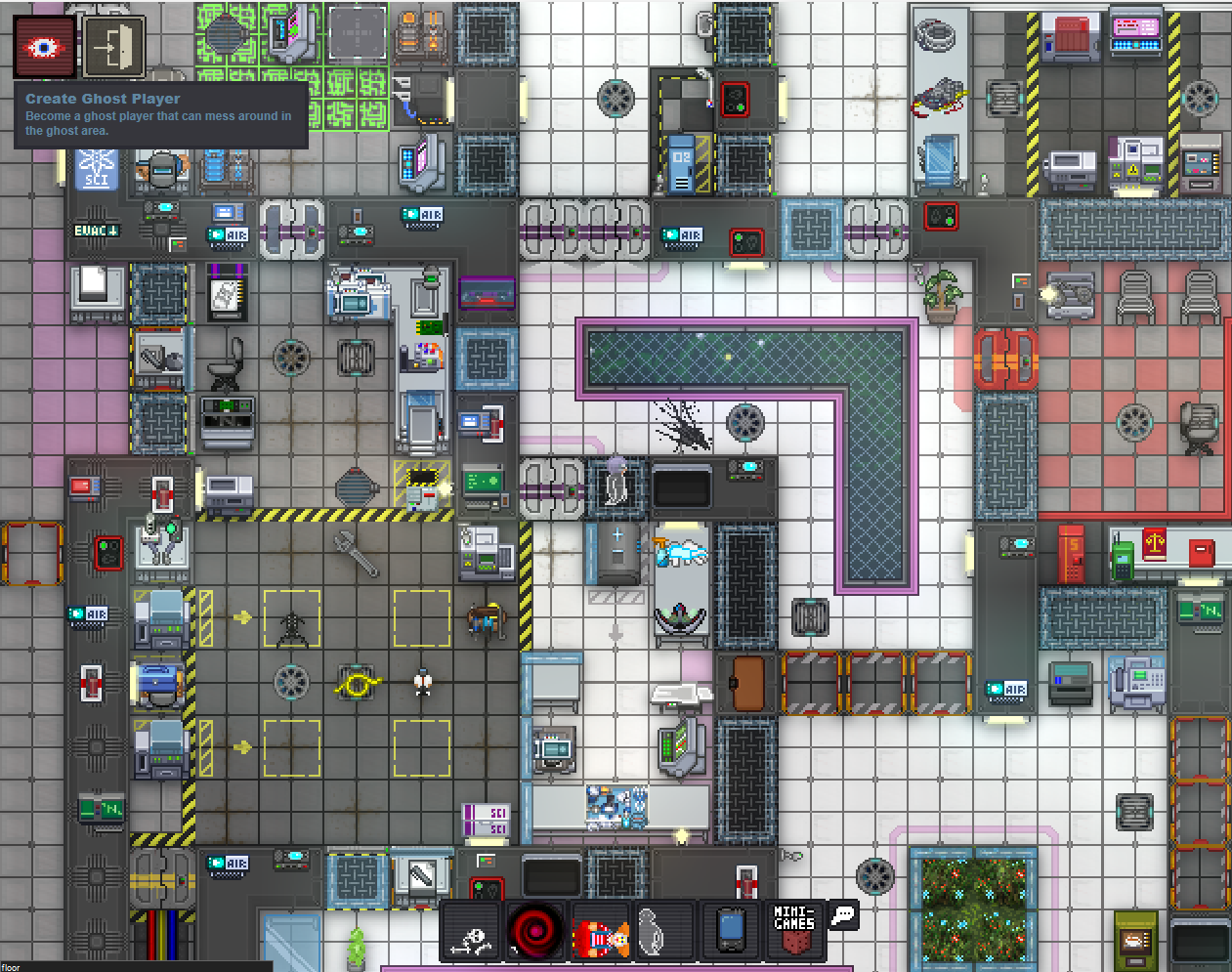Toggle the speech bubble chat button

(842, 915)
